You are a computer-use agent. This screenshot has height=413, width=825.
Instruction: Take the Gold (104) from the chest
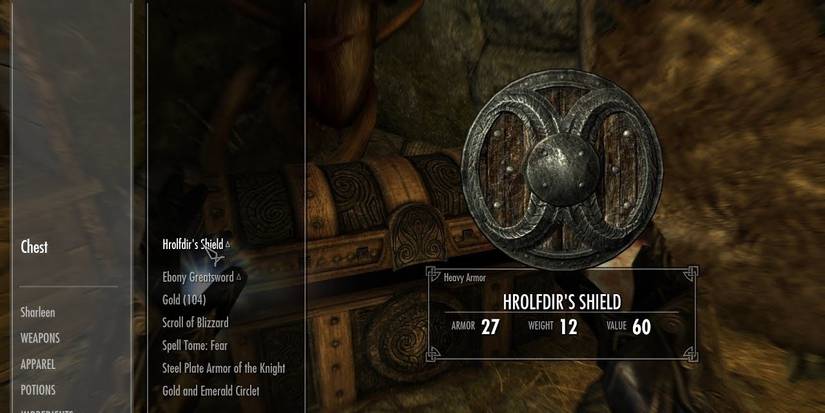point(184,299)
